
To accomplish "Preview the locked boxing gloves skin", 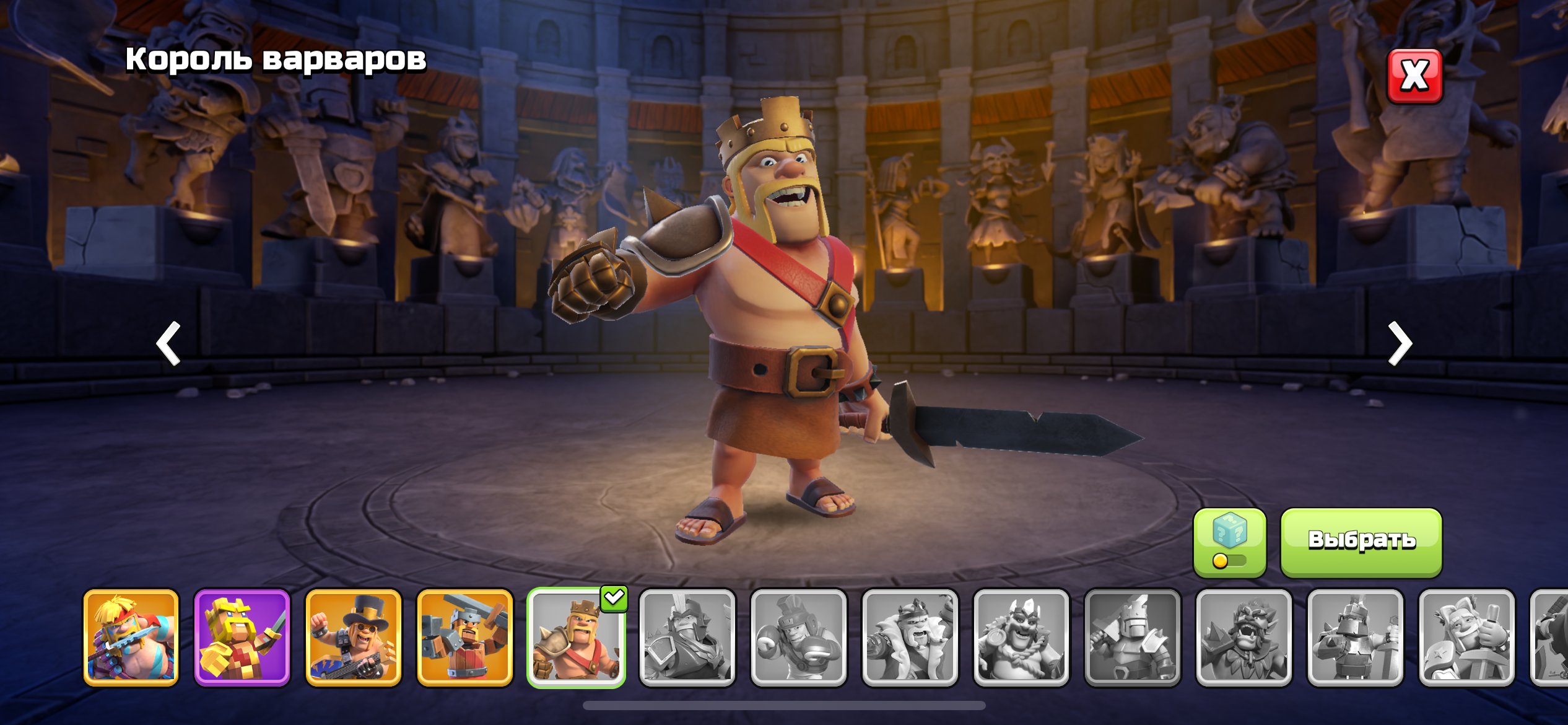I will [x=799, y=638].
